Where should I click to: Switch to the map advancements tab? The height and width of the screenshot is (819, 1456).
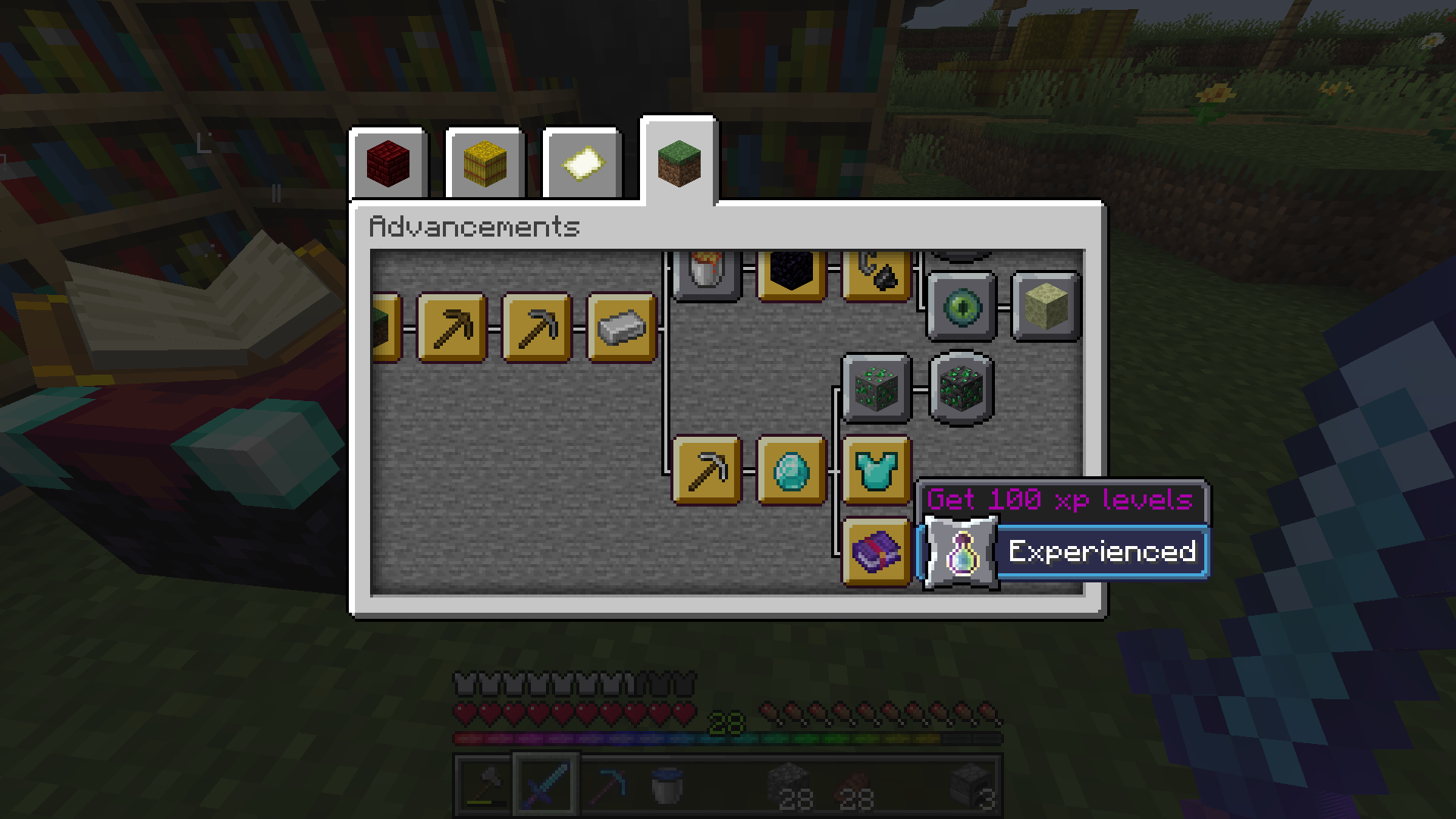581,163
